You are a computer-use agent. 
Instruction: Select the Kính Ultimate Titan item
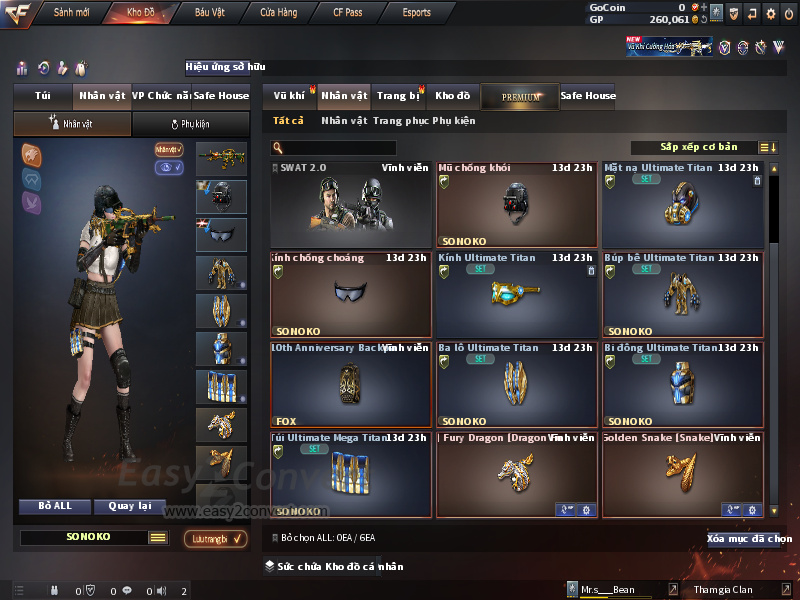coord(516,295)
